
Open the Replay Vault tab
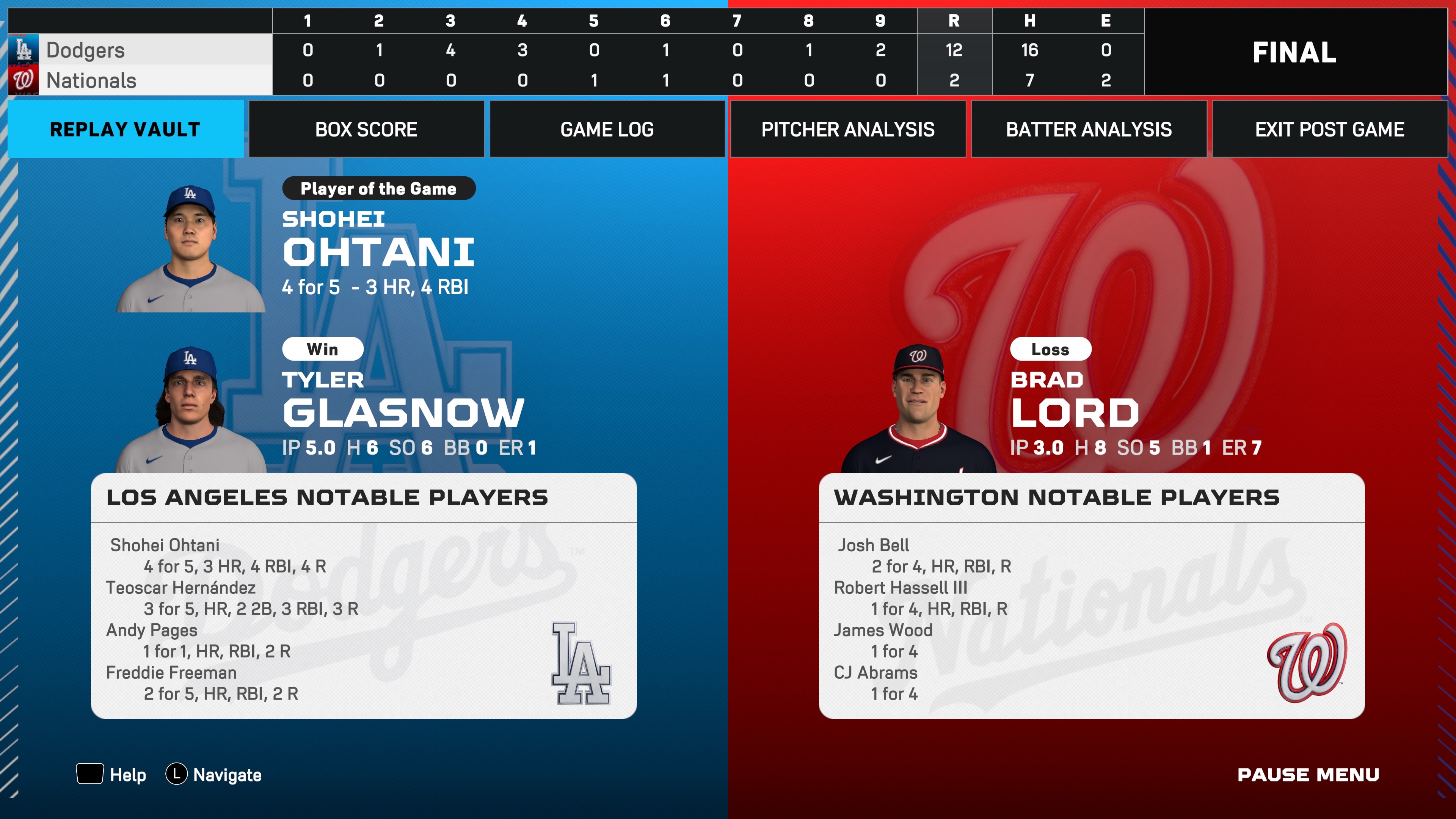point(125,129)
